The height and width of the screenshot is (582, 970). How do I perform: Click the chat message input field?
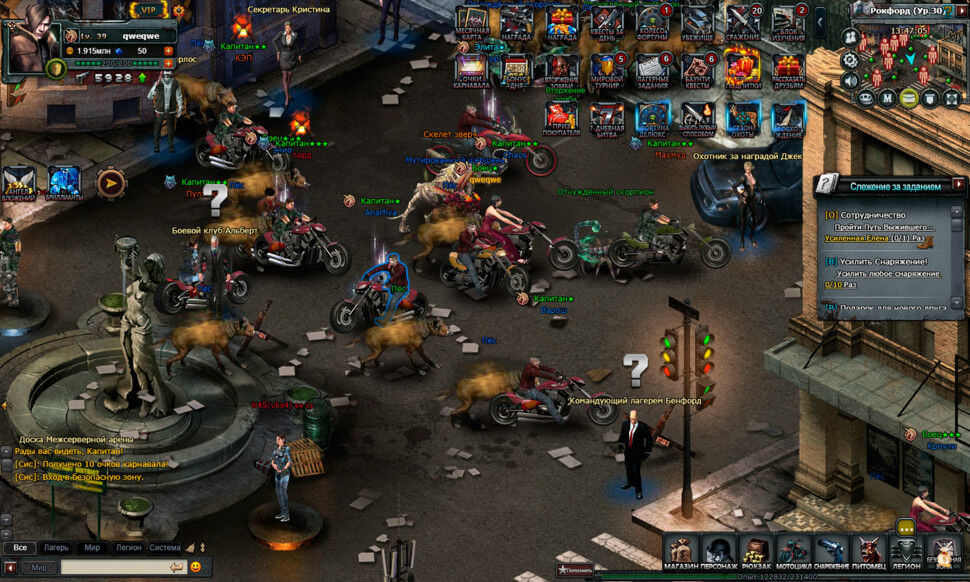[115, 567]
